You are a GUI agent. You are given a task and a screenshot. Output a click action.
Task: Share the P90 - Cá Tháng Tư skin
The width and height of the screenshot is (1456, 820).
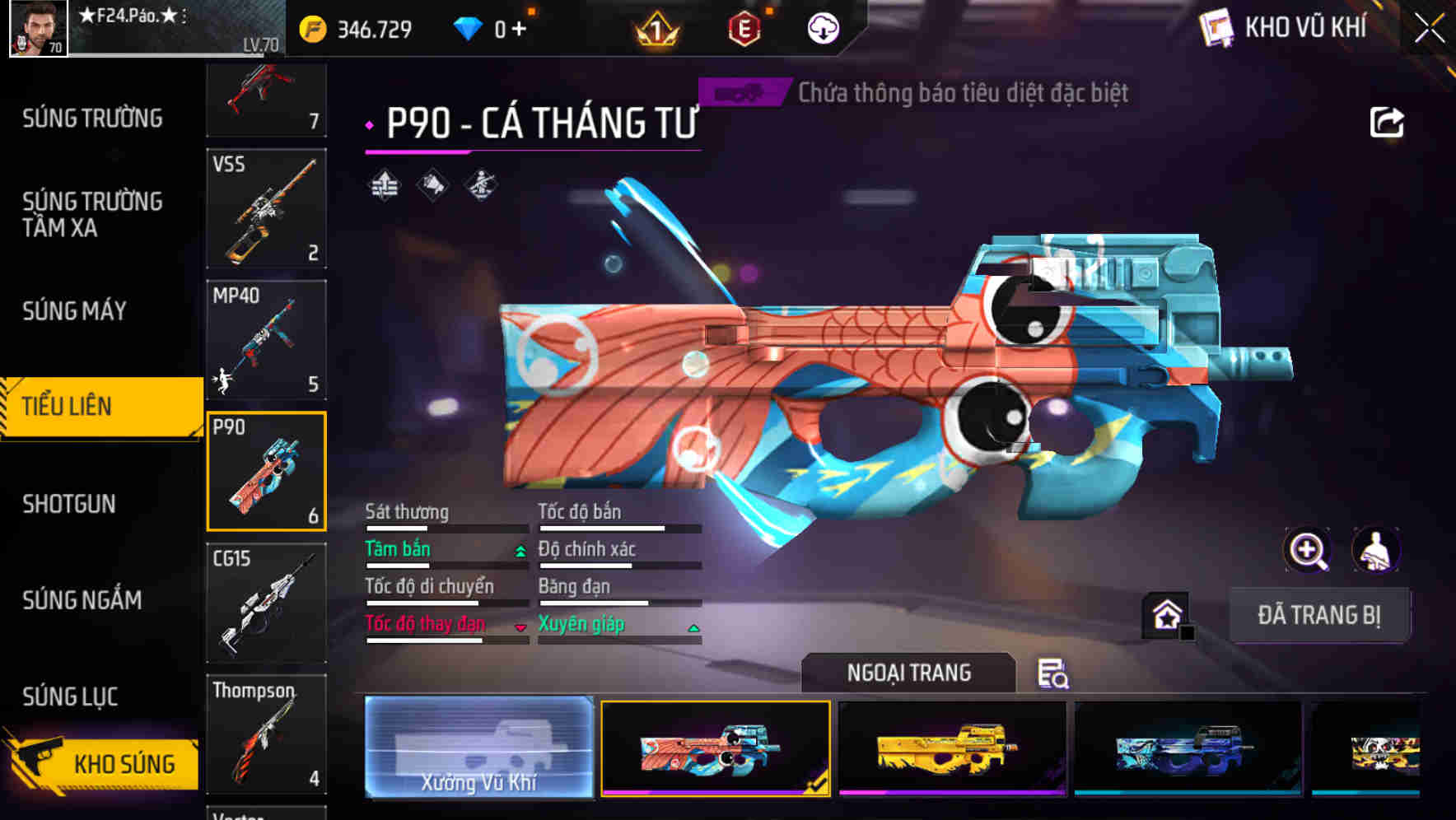(x=1388, y=121)
